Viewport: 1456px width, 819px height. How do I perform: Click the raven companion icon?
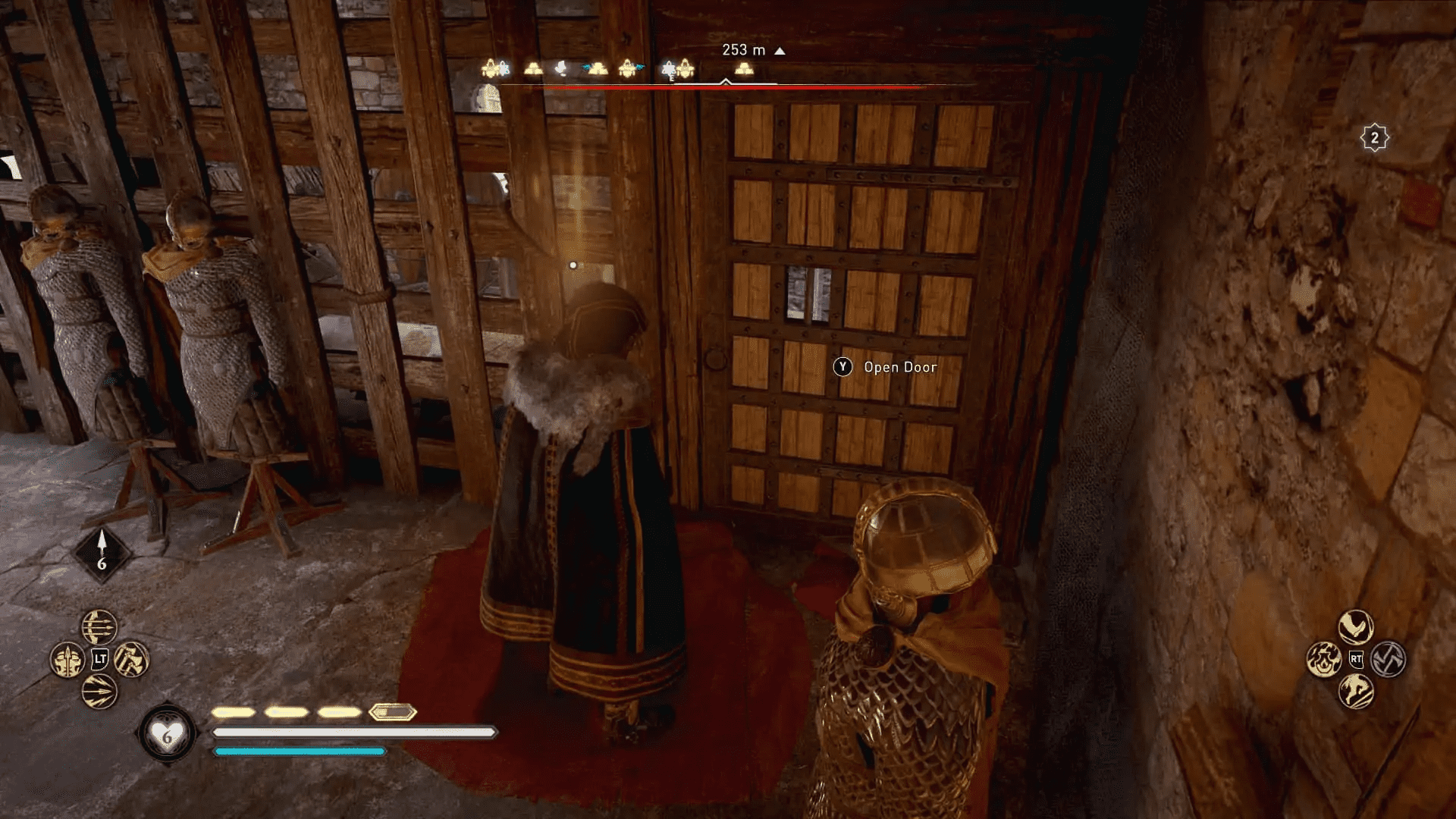click(1356, 627)
